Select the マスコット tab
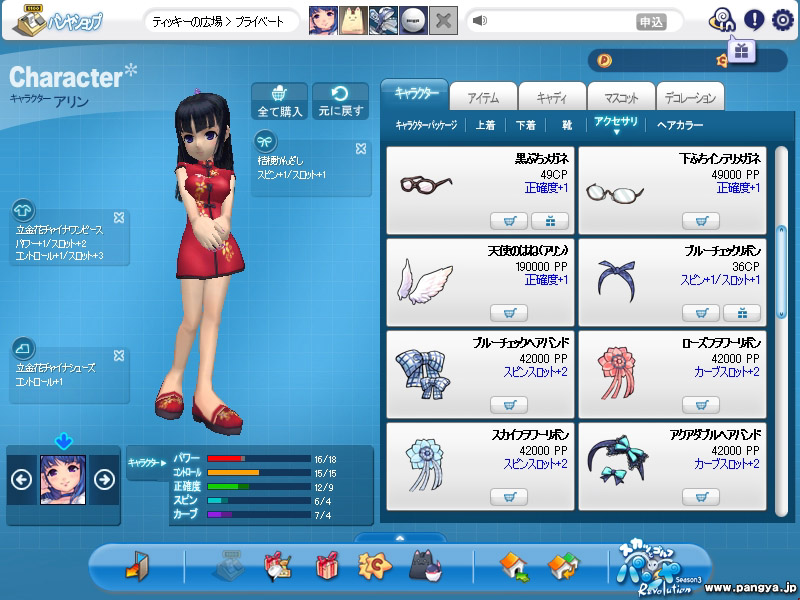The height and width of the screenshot is (600, 800). 621,96
